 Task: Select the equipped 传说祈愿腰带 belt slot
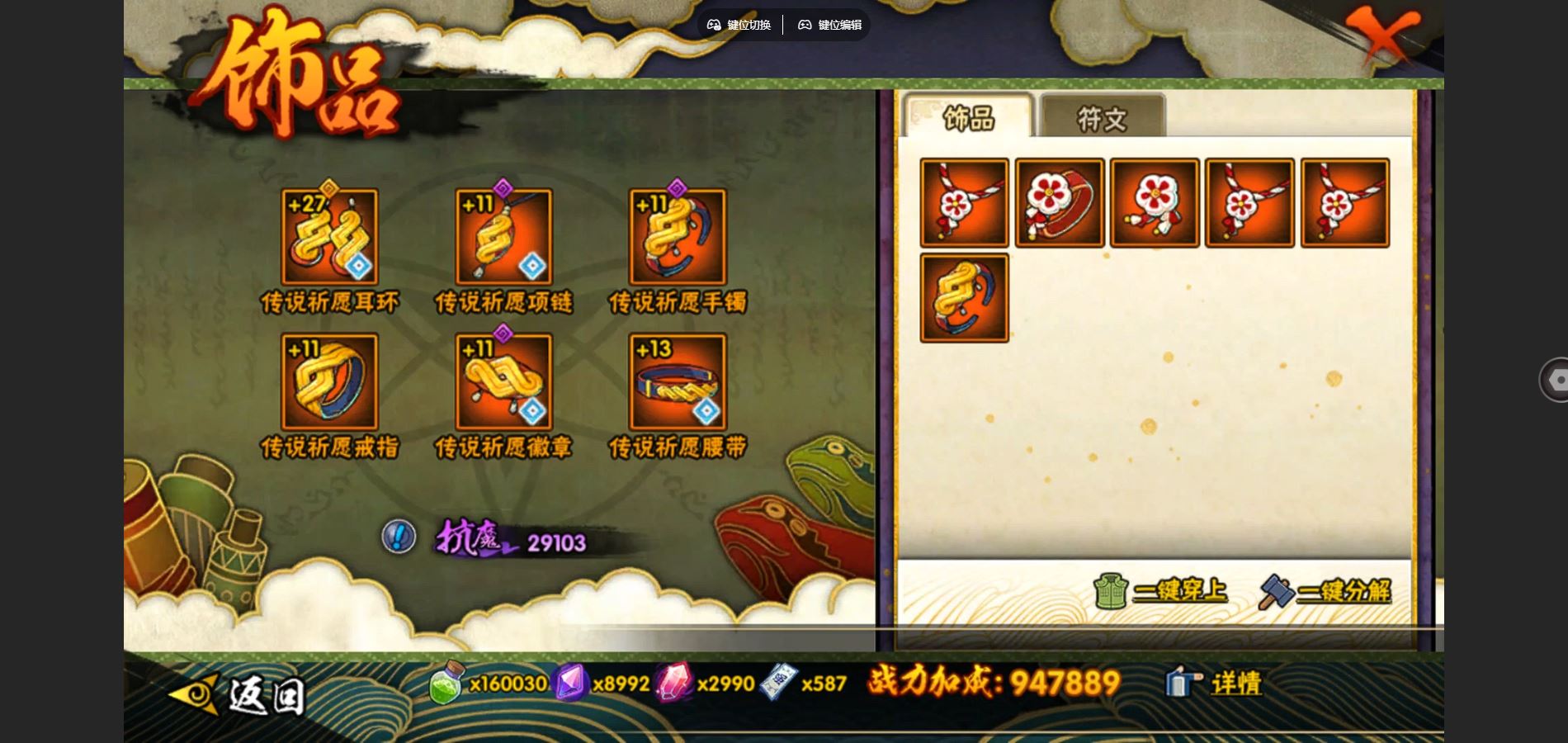pyautogui.click(x=678, y=382)
